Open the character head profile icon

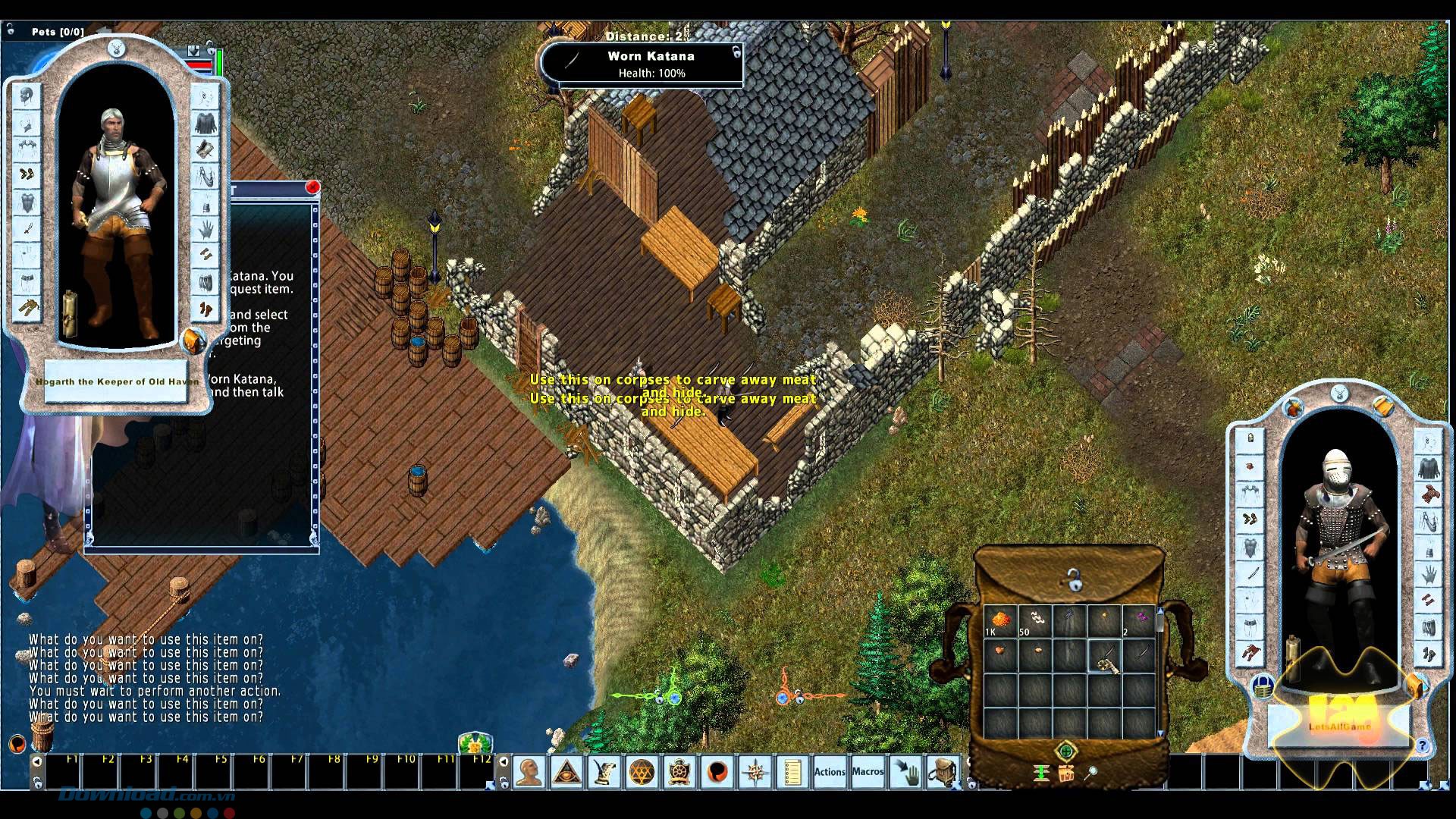[529, 773]
